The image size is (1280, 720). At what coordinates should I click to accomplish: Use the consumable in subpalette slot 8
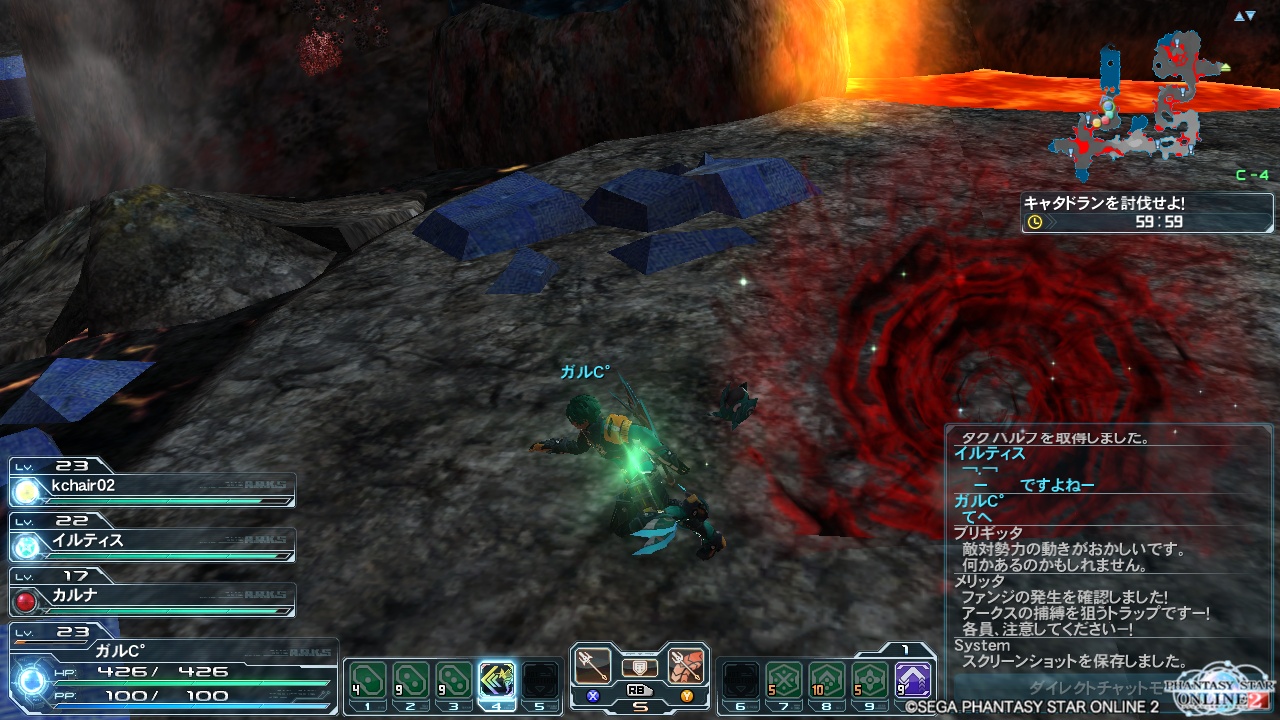[826, 682]
